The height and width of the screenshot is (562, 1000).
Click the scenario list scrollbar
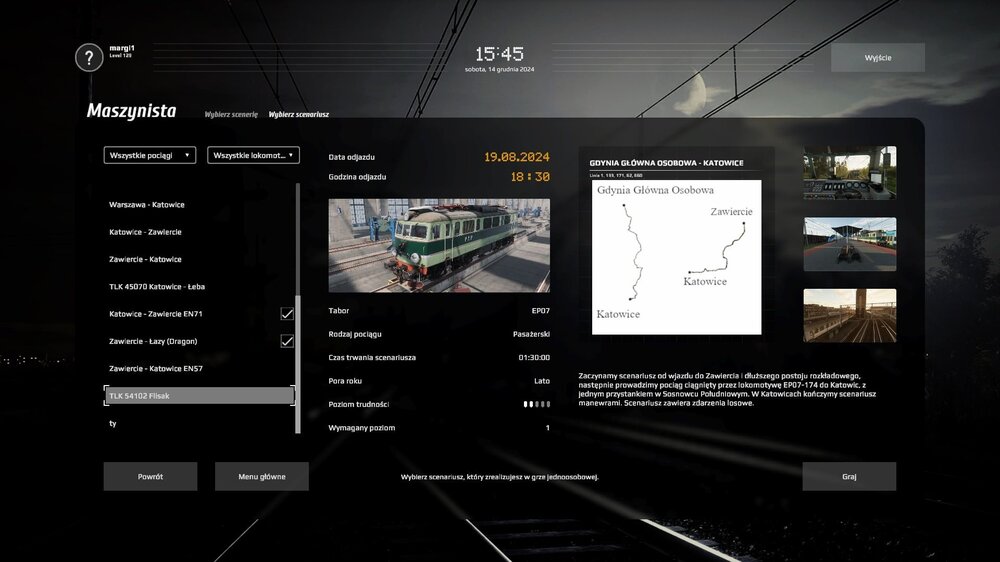[x=297, y=300]
